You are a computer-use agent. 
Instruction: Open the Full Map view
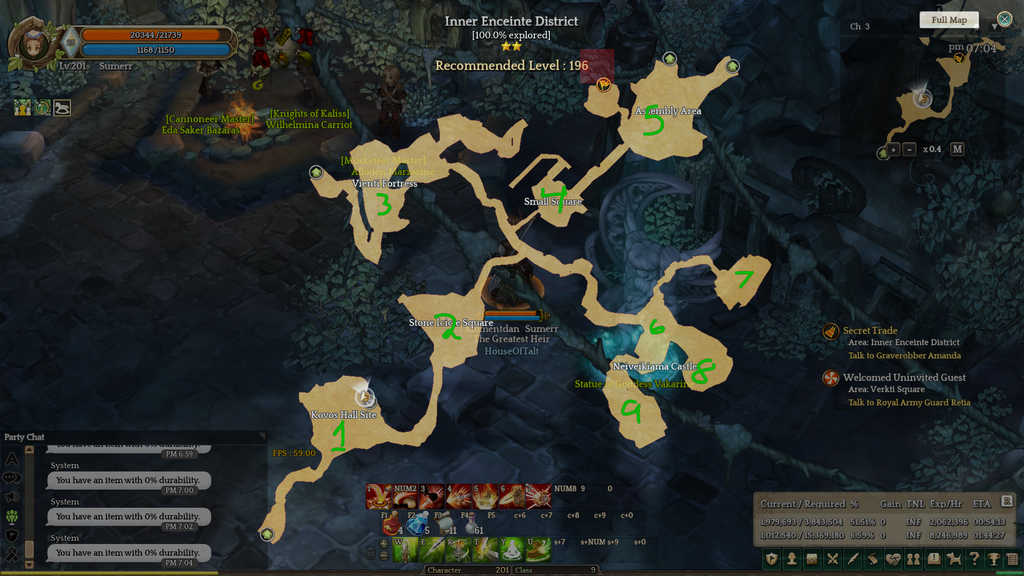pyautogui.click(x=949, y=20)
